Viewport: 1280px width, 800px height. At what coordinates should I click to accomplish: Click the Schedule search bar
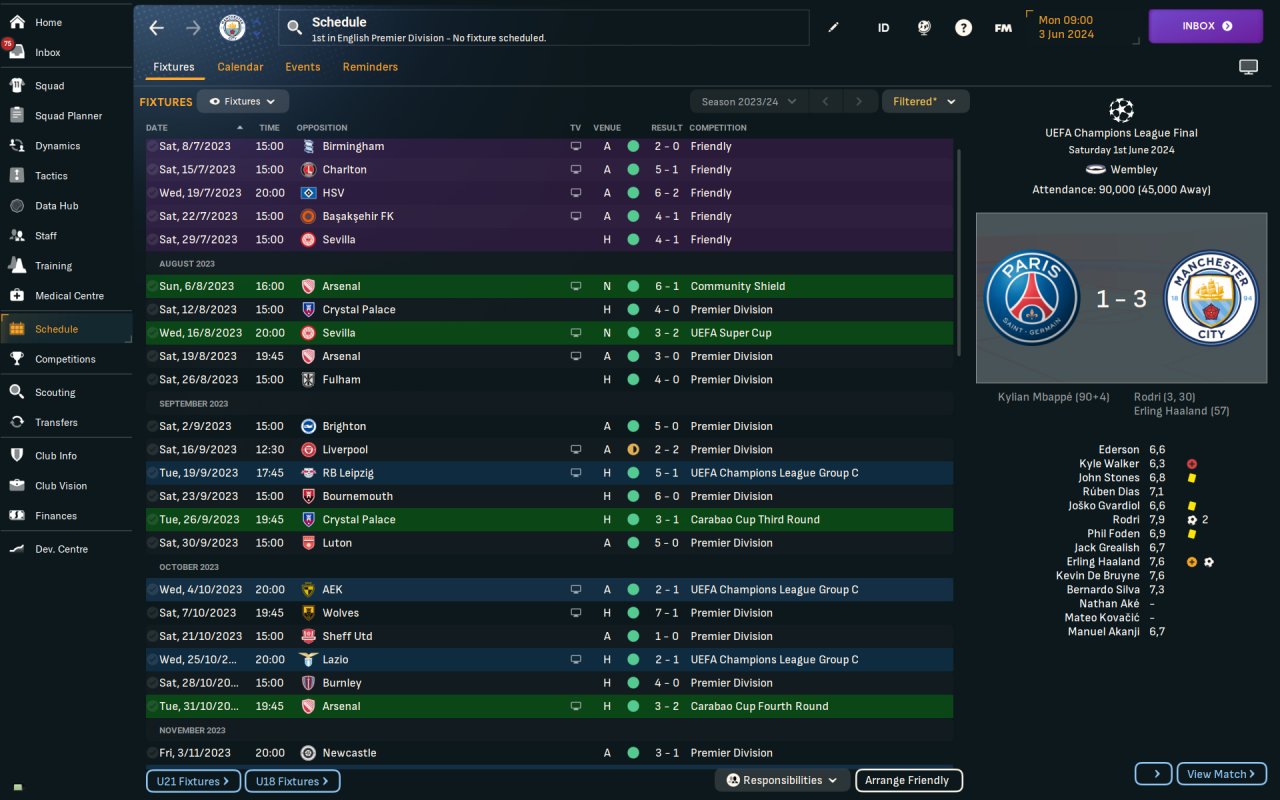(x=543, y=28)
